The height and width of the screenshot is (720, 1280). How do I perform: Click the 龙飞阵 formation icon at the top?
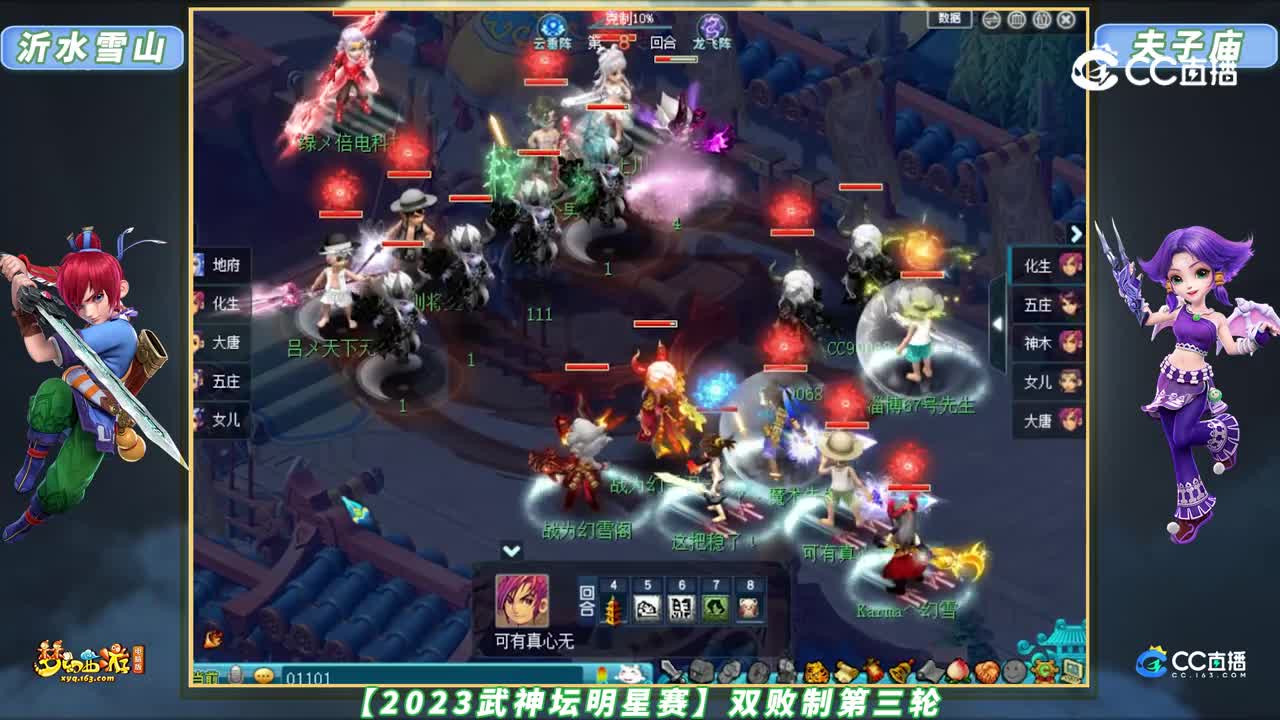(712, 27)
